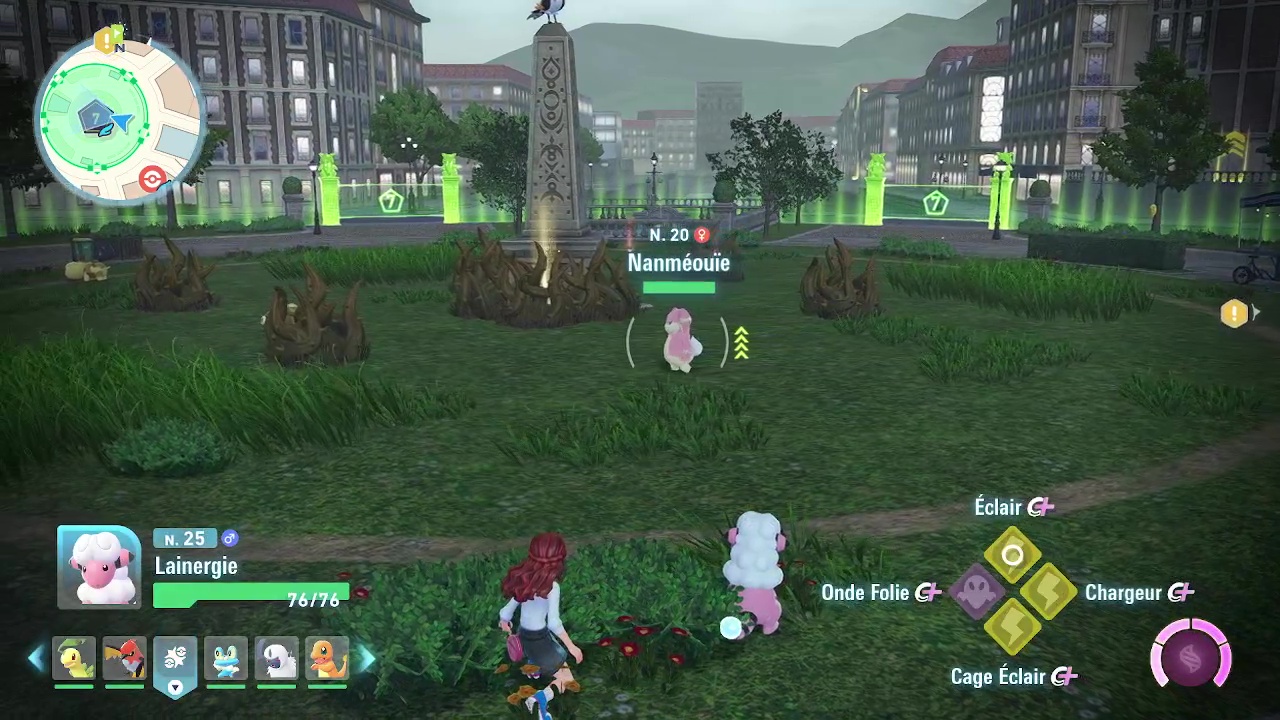Image resolution: width=1280 pixels, height=720 pixels.
Task: Click the male gender symbol next to level 25
Action: (230, 538)
